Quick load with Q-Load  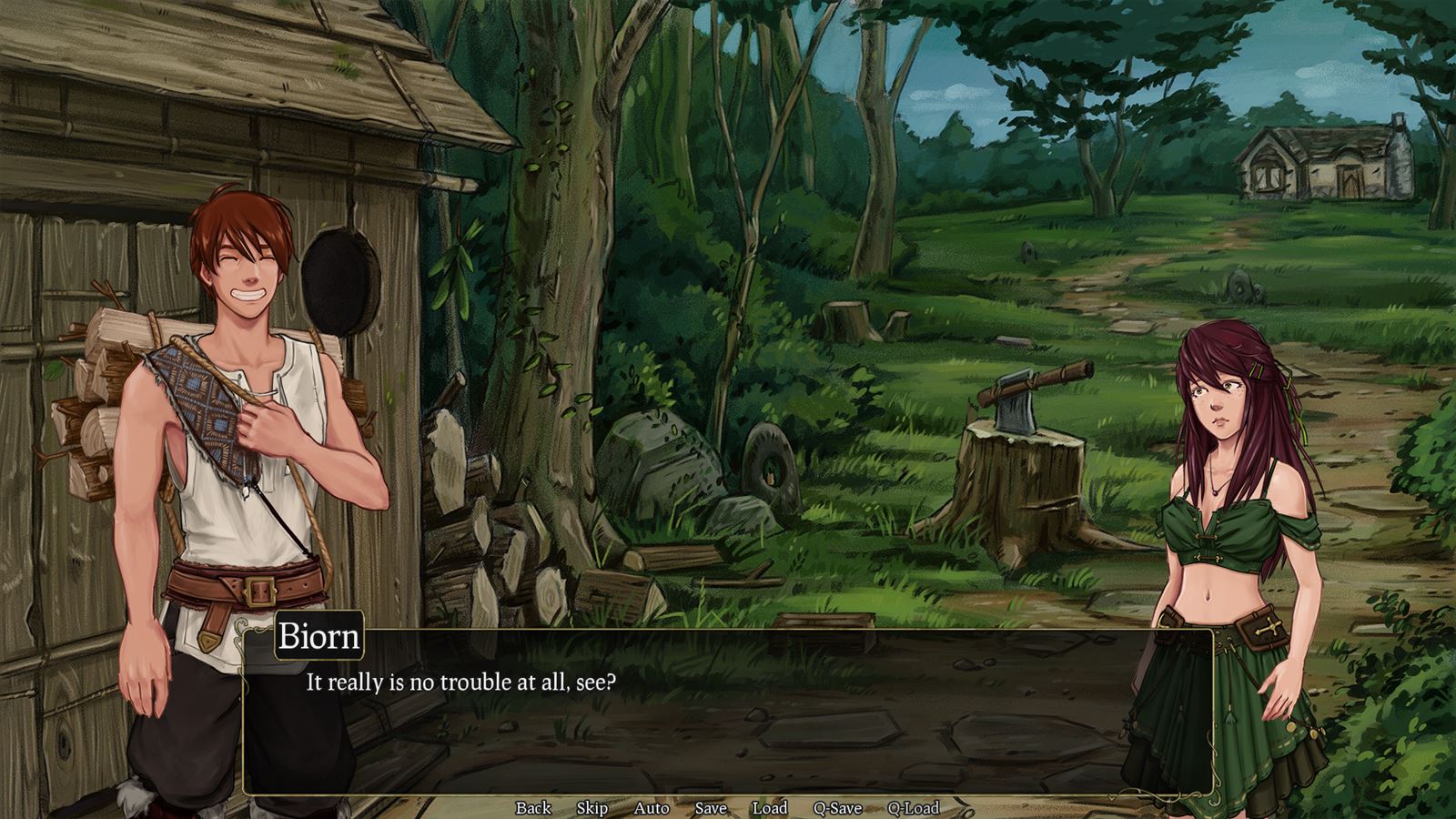[914, 807]
